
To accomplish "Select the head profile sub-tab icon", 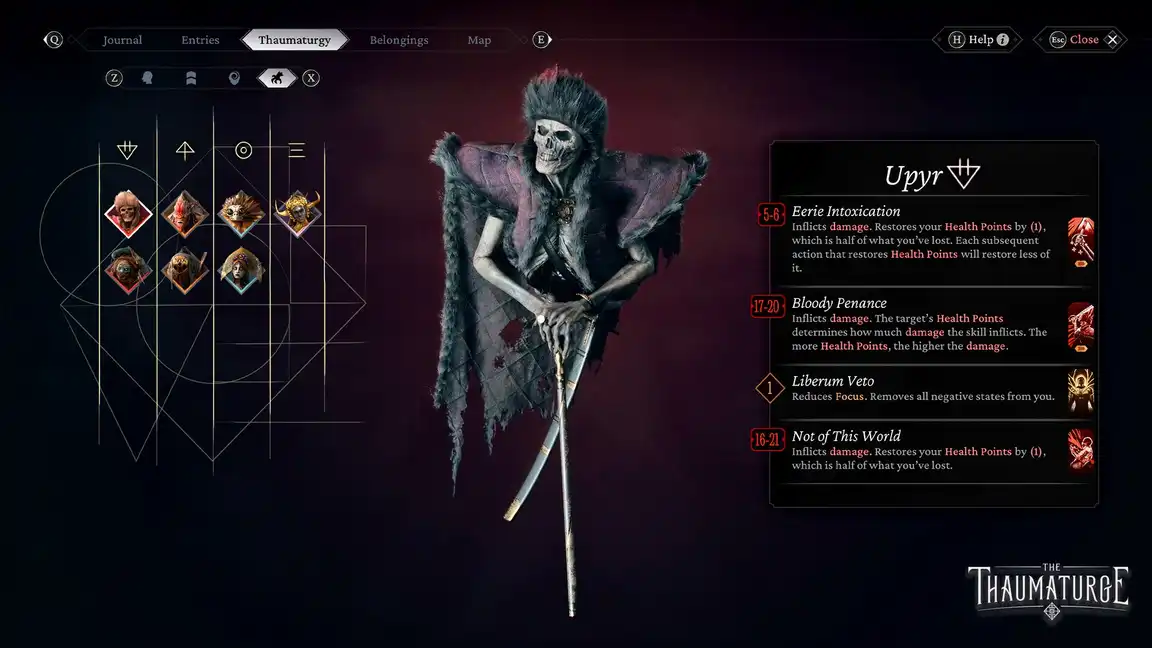I will pyautogui.click(x=148, y=78).
